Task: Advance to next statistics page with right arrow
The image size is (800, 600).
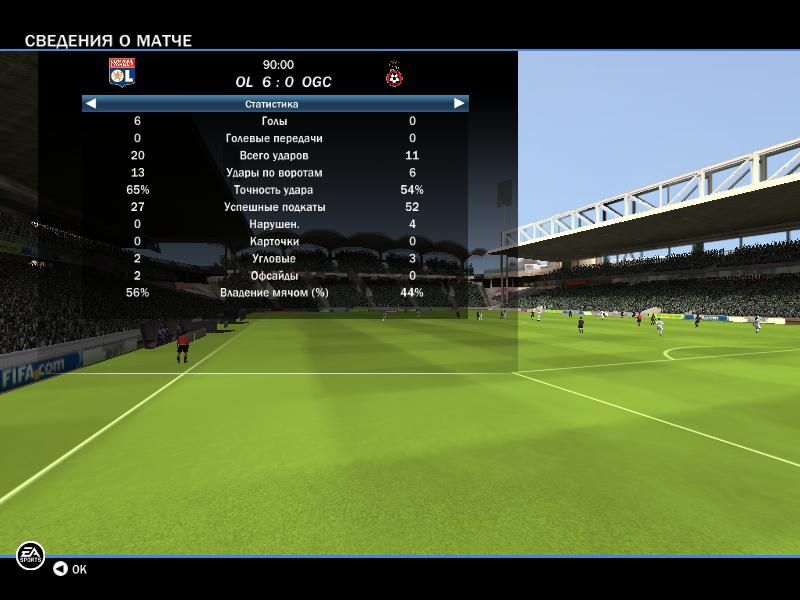Action: coord(459,103)
